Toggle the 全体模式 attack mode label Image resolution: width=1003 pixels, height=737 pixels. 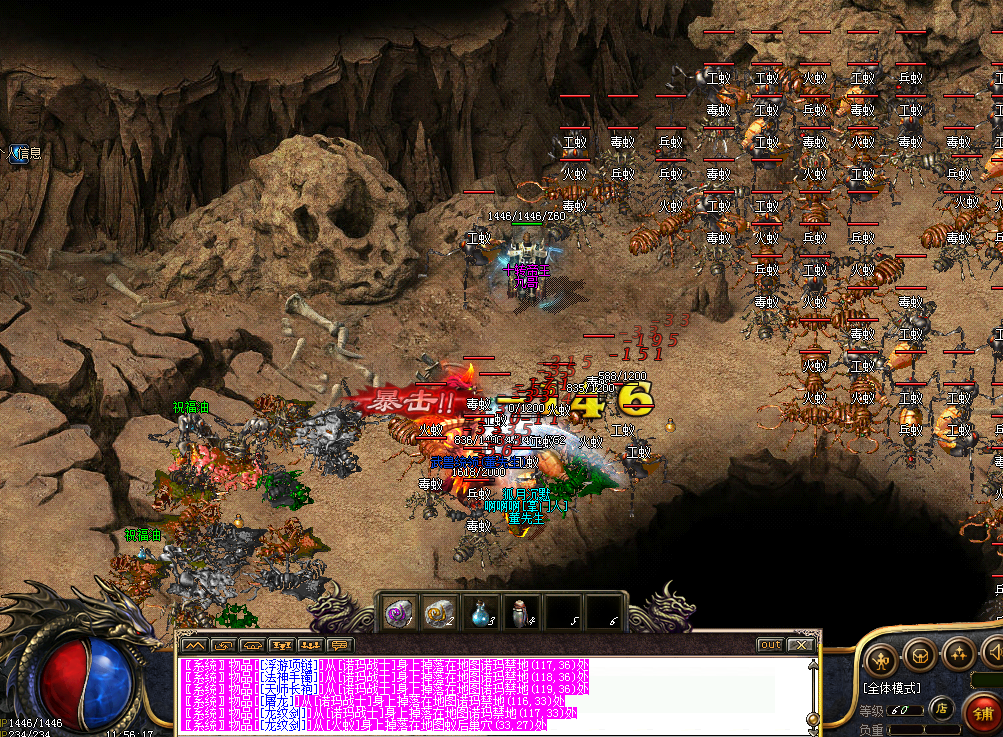[892, 688]
